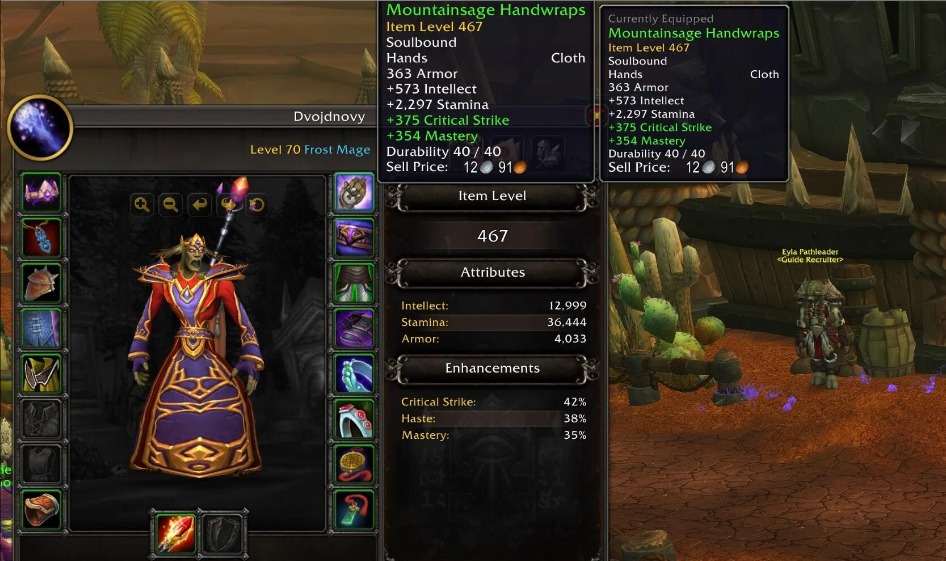The width and height of the screenshot is (946, 561).
Task: Zoom in on the character model
Action: point(142,204)
